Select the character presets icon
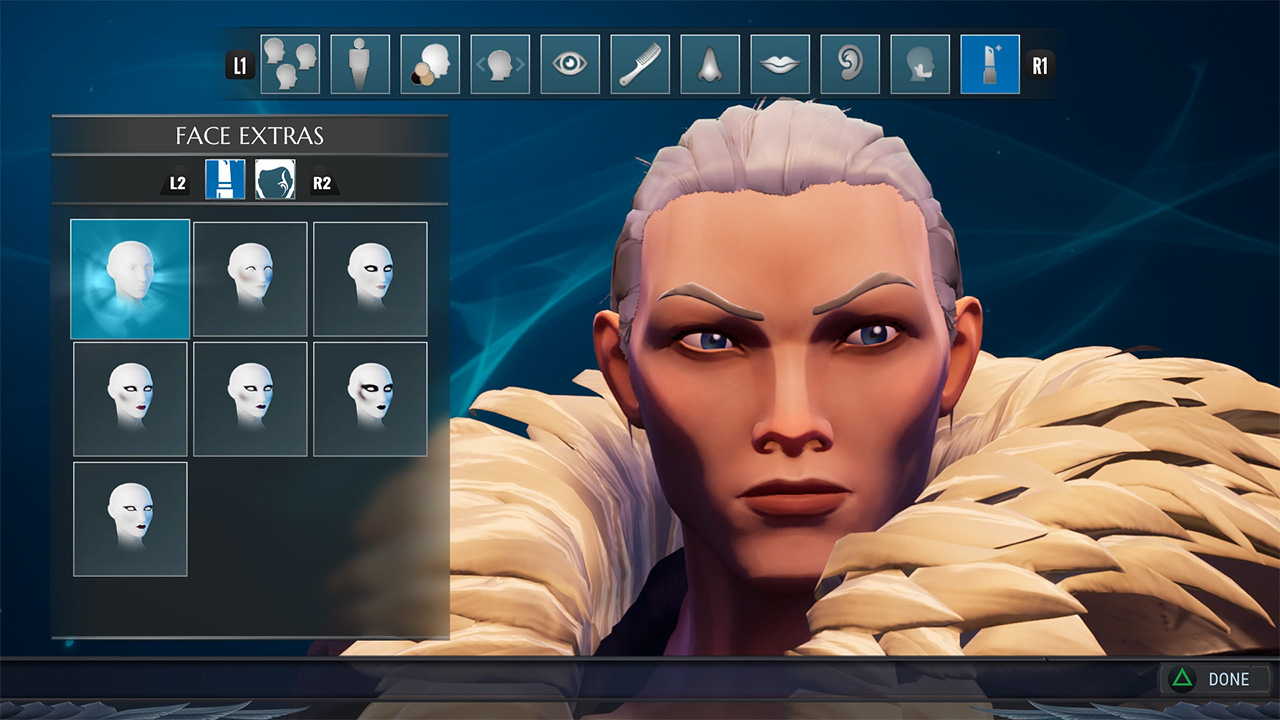Image resolution: width=1280 pixels, height=720 pixels. tap(289, 63)
